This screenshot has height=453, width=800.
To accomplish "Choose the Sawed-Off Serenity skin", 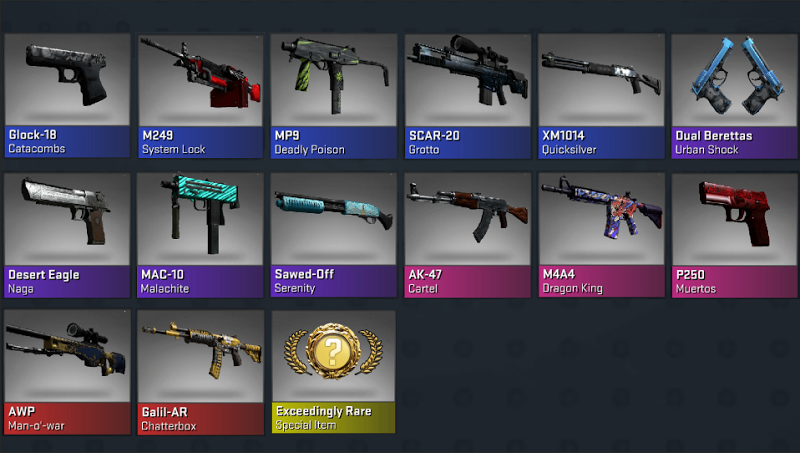I will 333,235.
